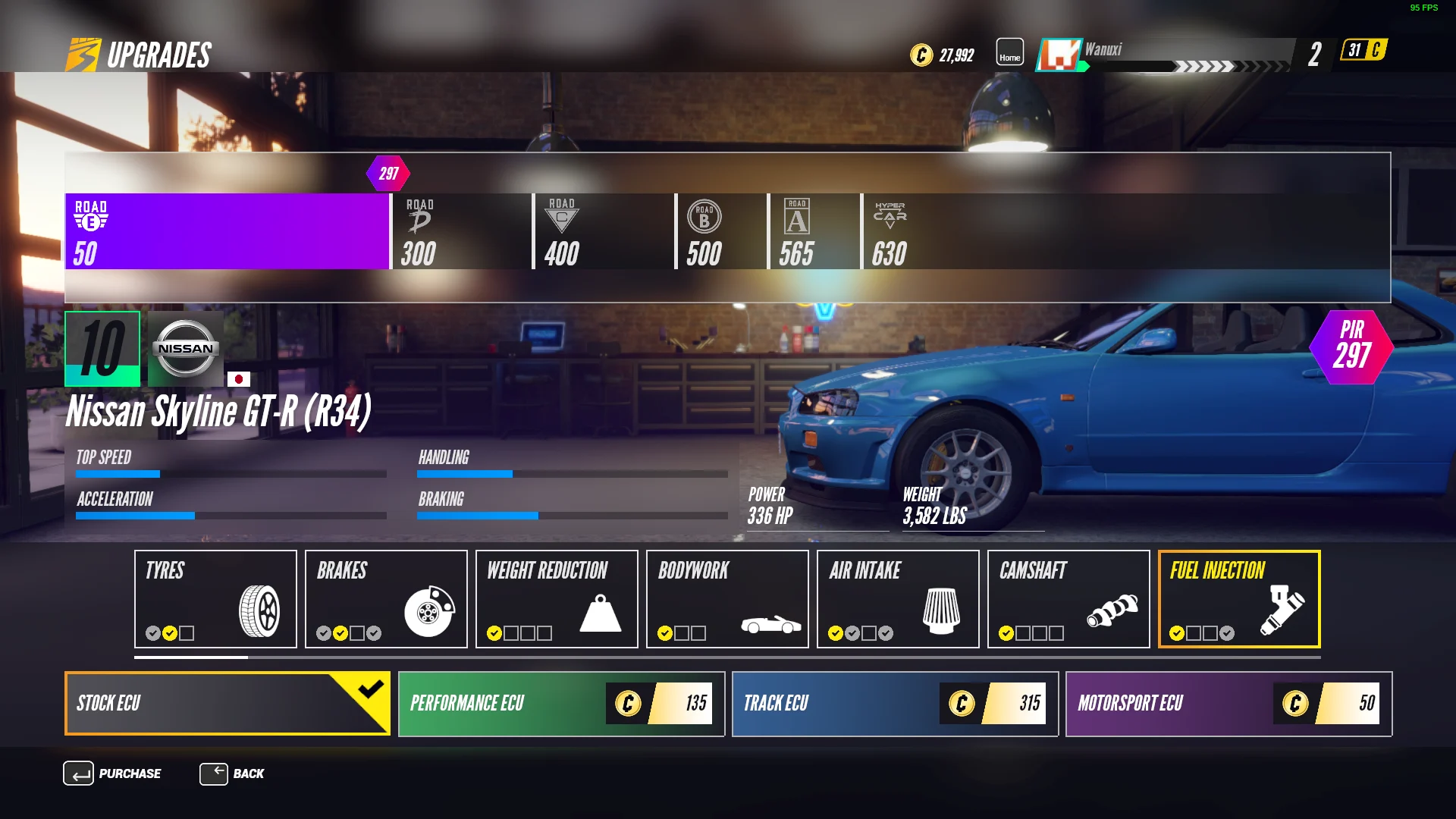This screenshot has height=819, width=1456.
Task: Click the PIR 297 rating badge
Action: 1352,347
